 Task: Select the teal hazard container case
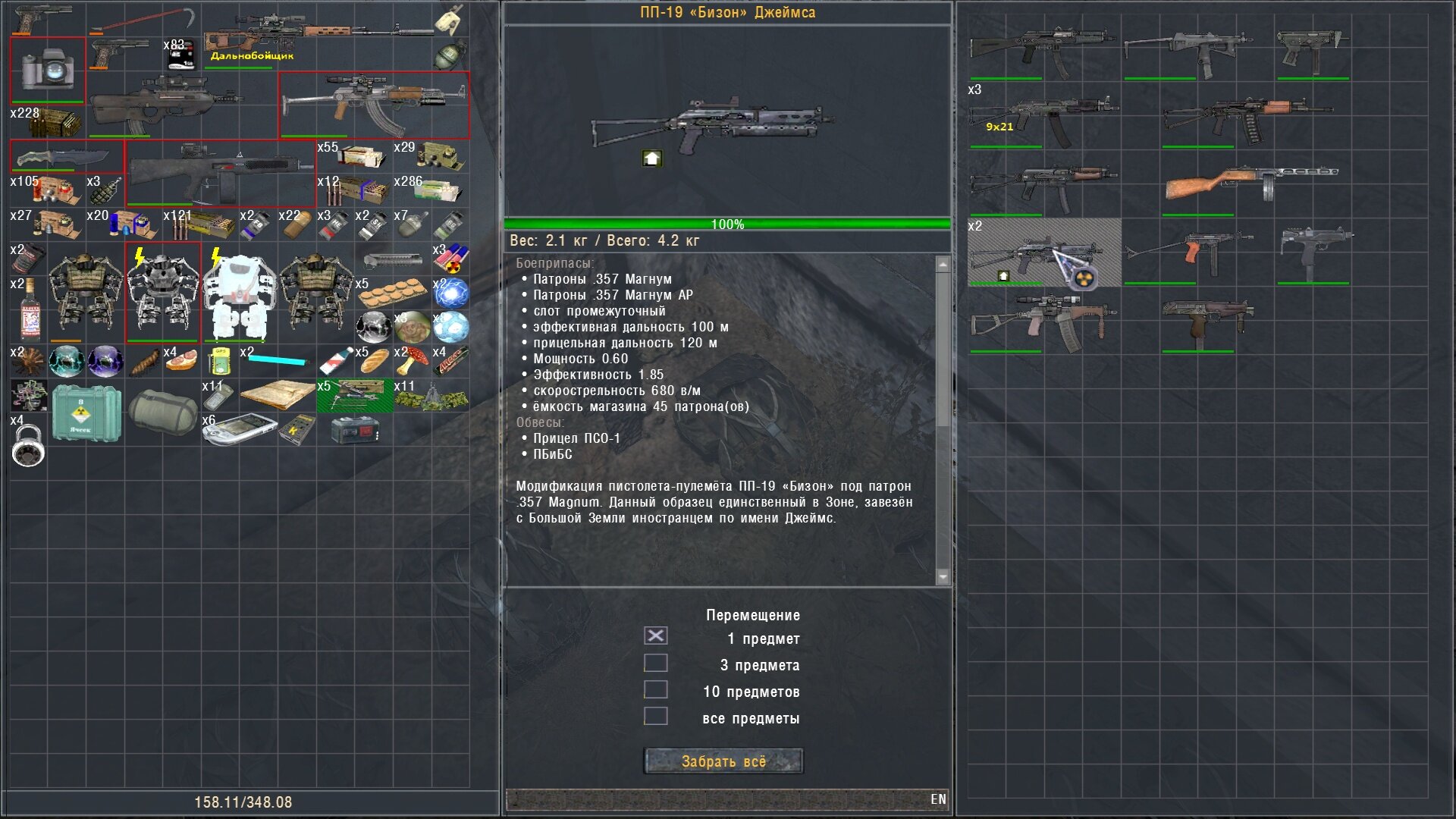click(86, 413)
